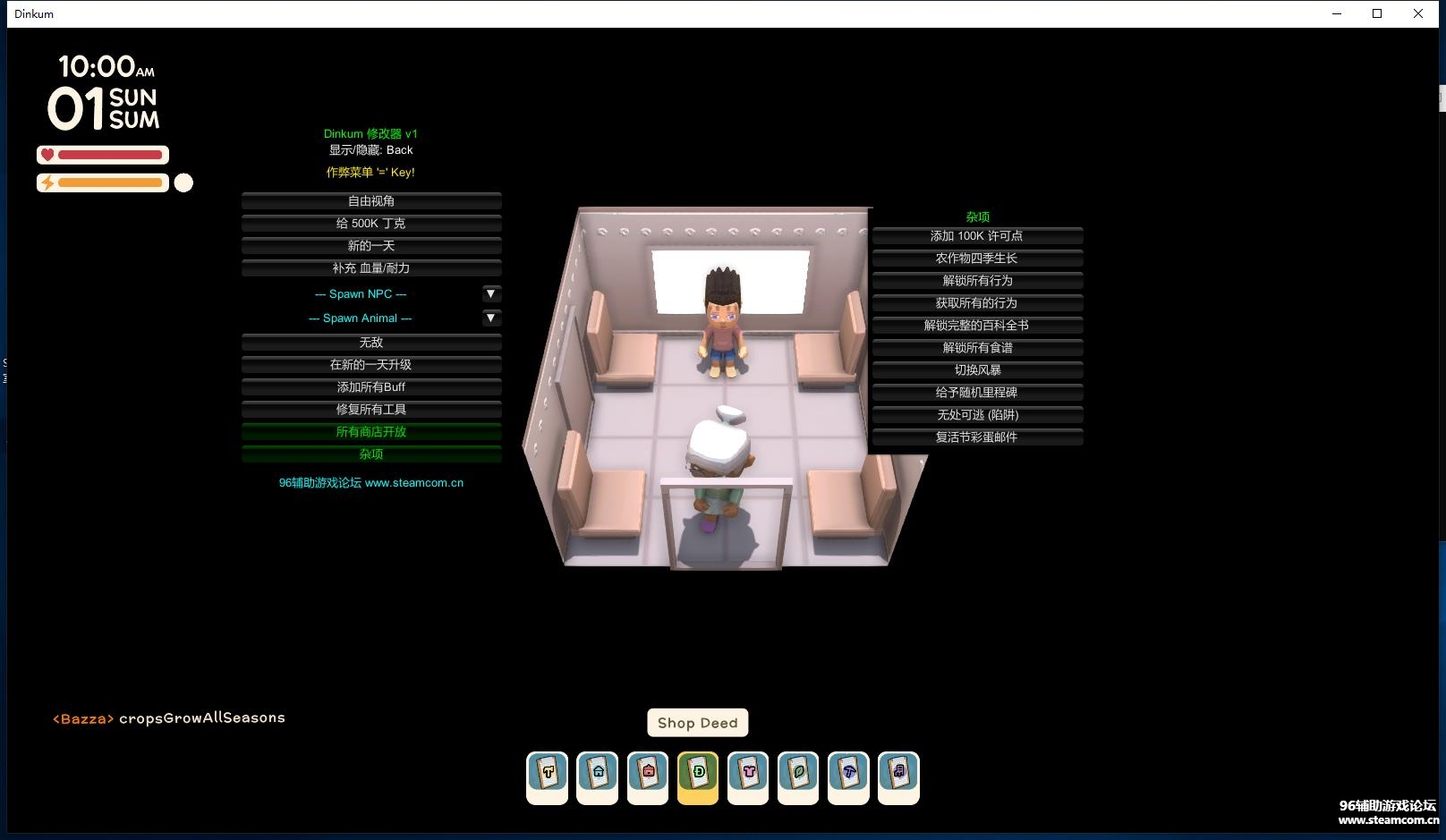Screen dimensions: 1446x840
Task: Select the pink shirt deed hotbar slot
Action: point(748,776)
